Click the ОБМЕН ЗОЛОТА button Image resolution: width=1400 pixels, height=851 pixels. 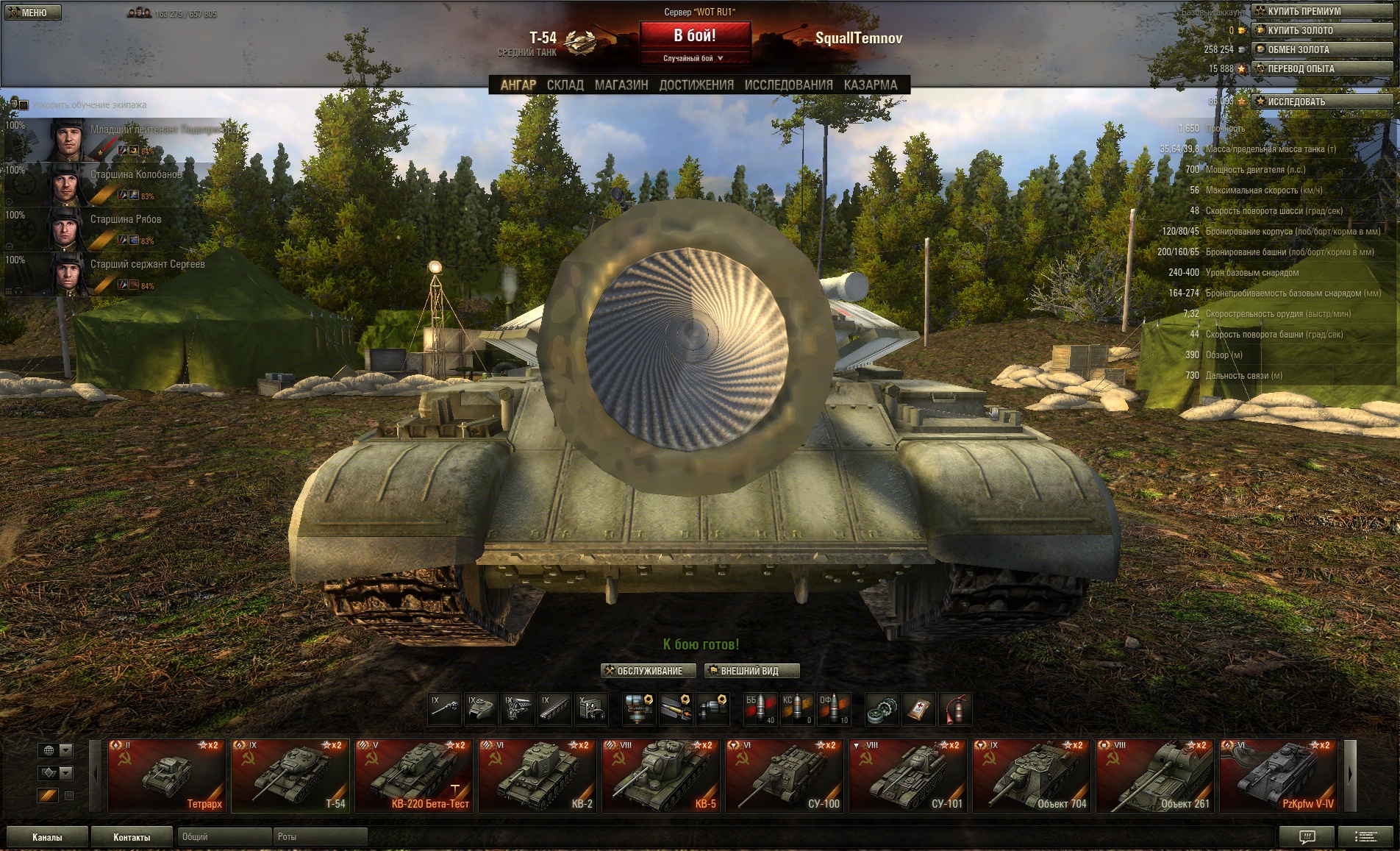(1321, 49)
